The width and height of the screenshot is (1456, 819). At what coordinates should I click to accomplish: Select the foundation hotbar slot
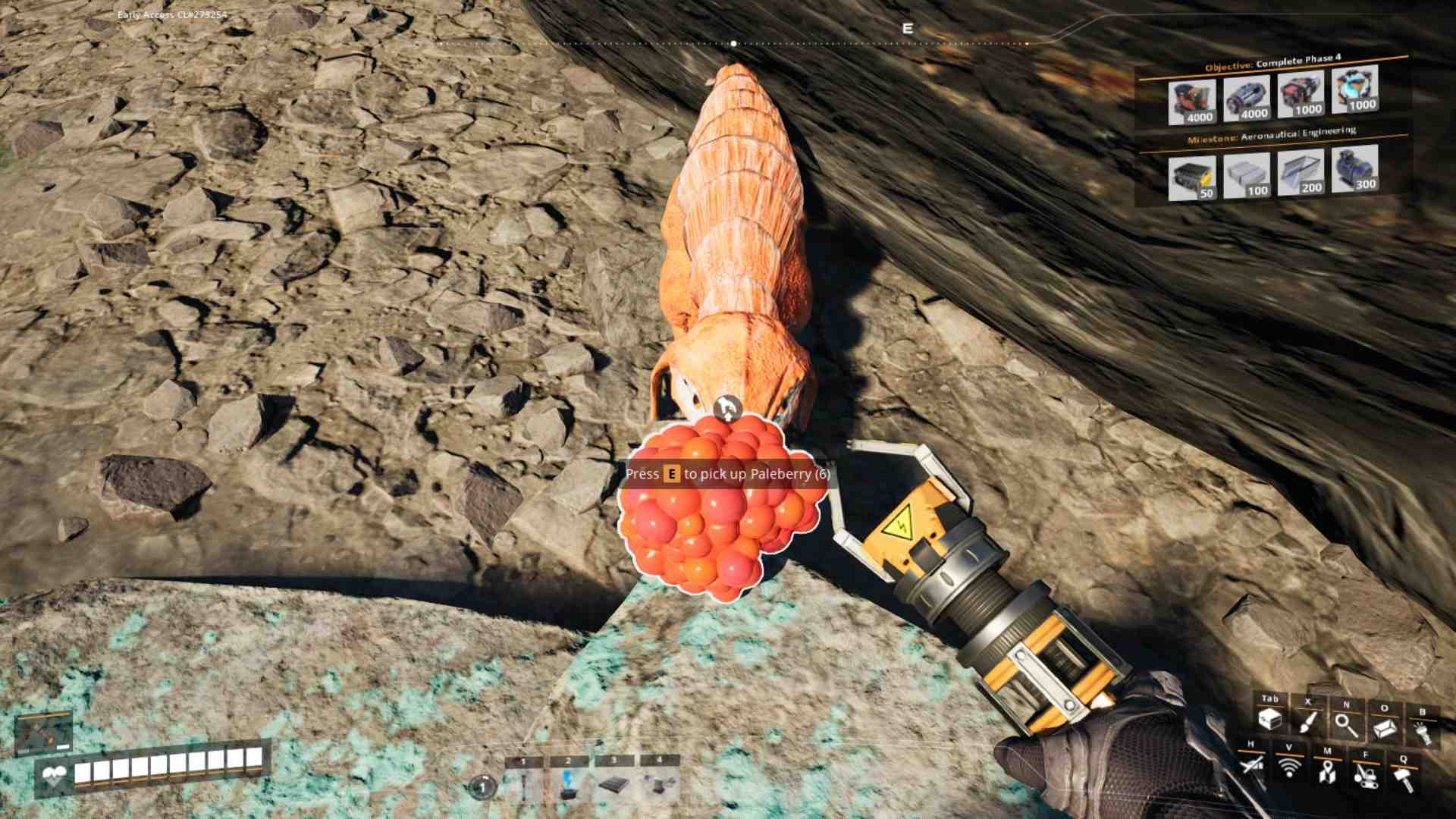pyautogui.click(x=613, y=785)
